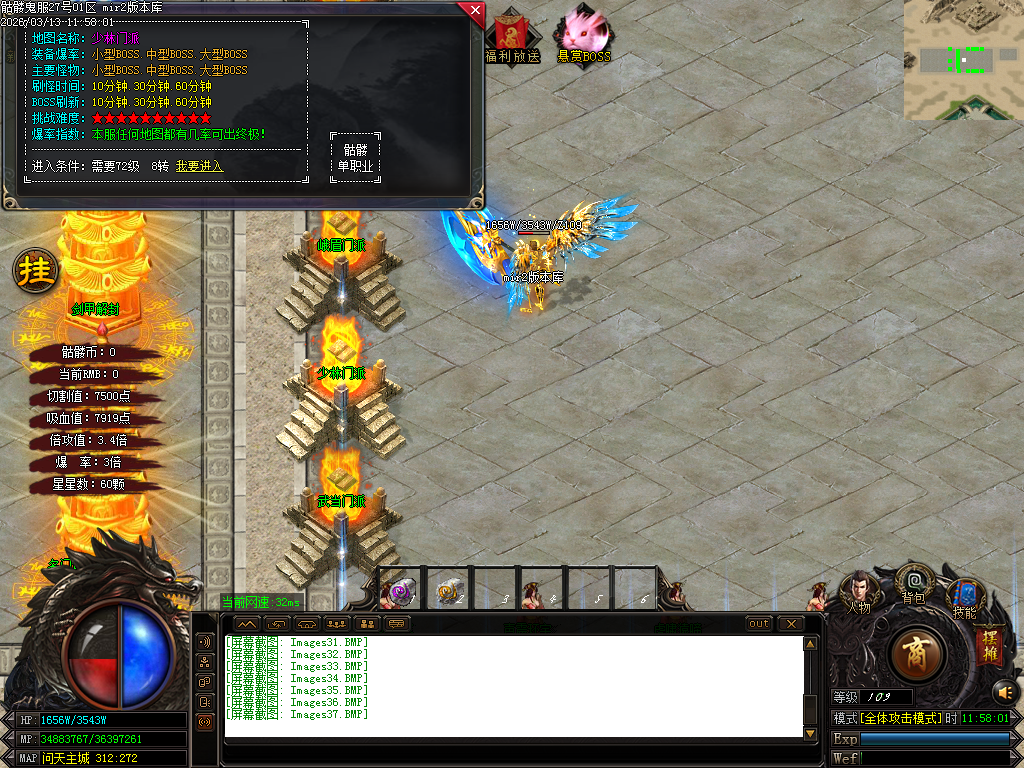The height and width of the screenshot is (768, 1024).
Task: Toggle the 挂 auto-play button
Action: 36,270
